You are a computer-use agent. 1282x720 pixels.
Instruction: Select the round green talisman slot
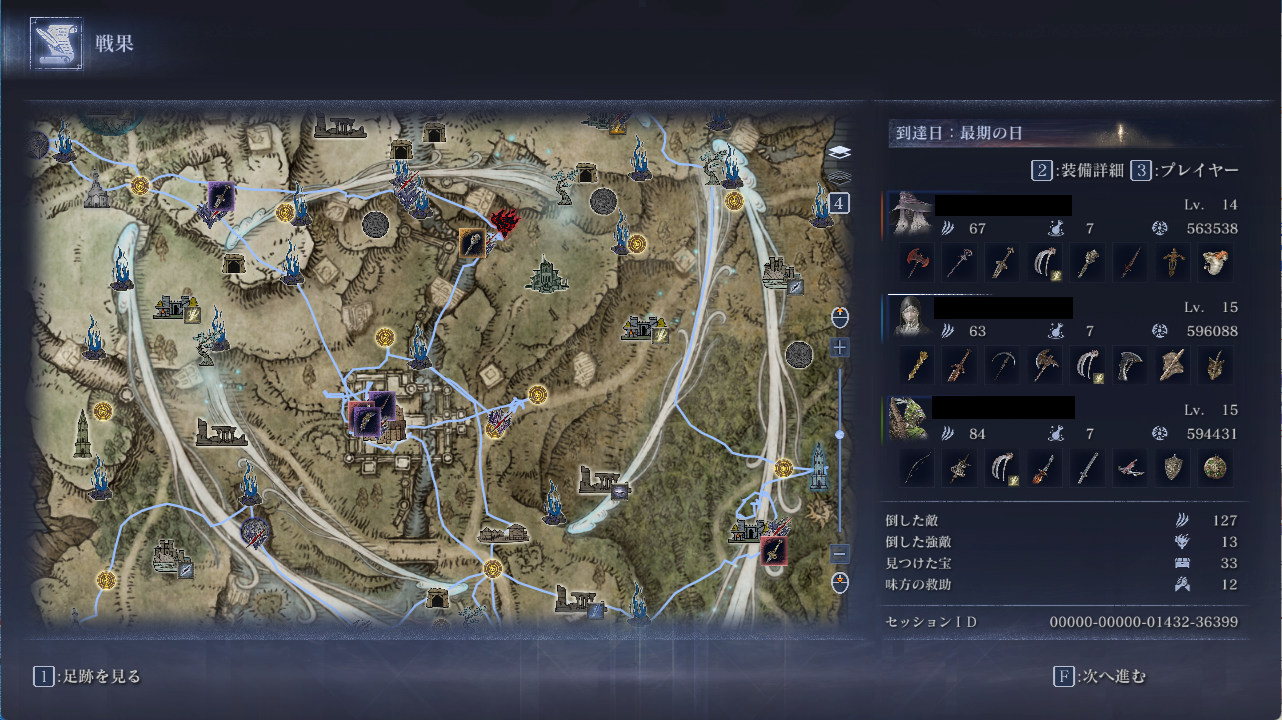(x=1216, y=467)
